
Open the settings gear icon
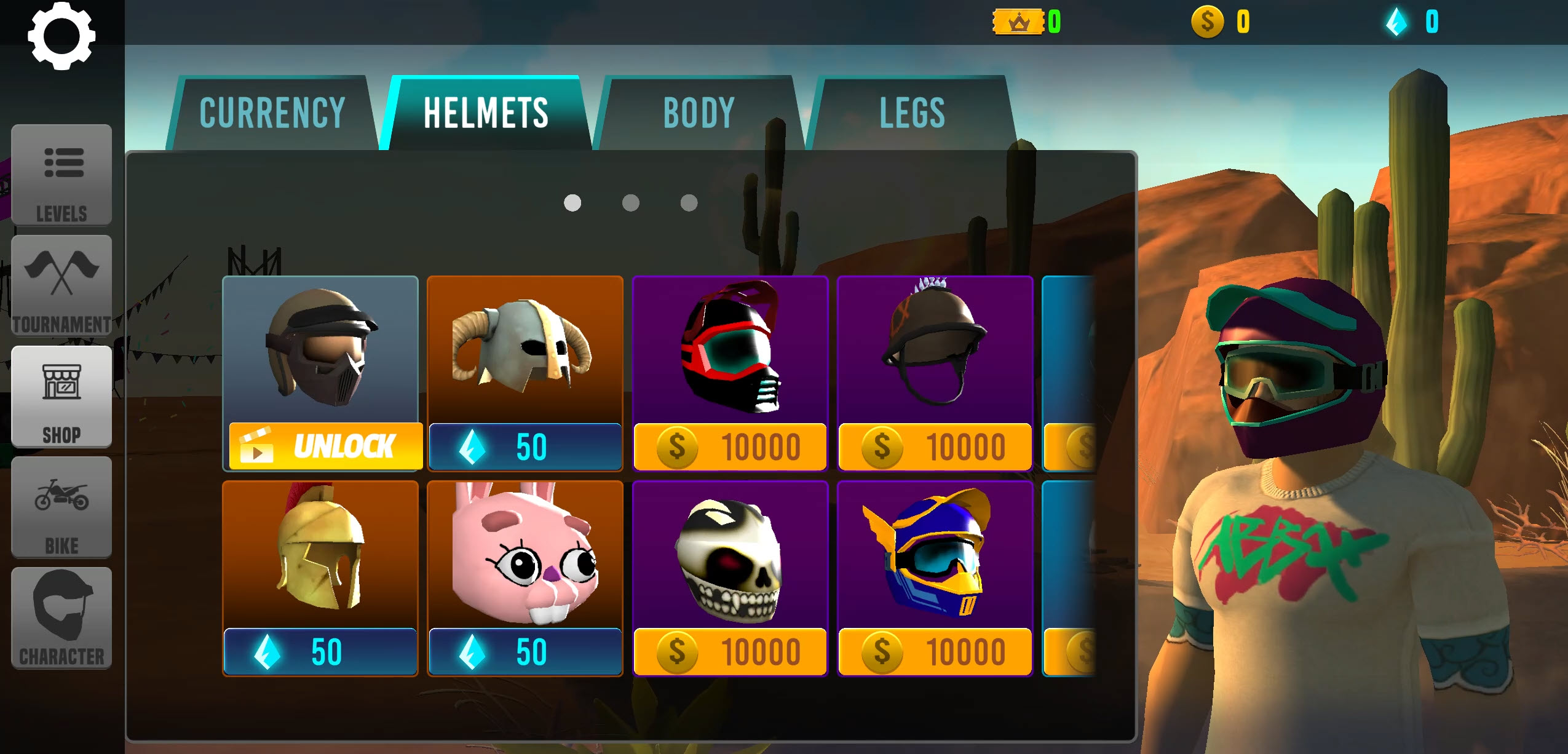61,36
